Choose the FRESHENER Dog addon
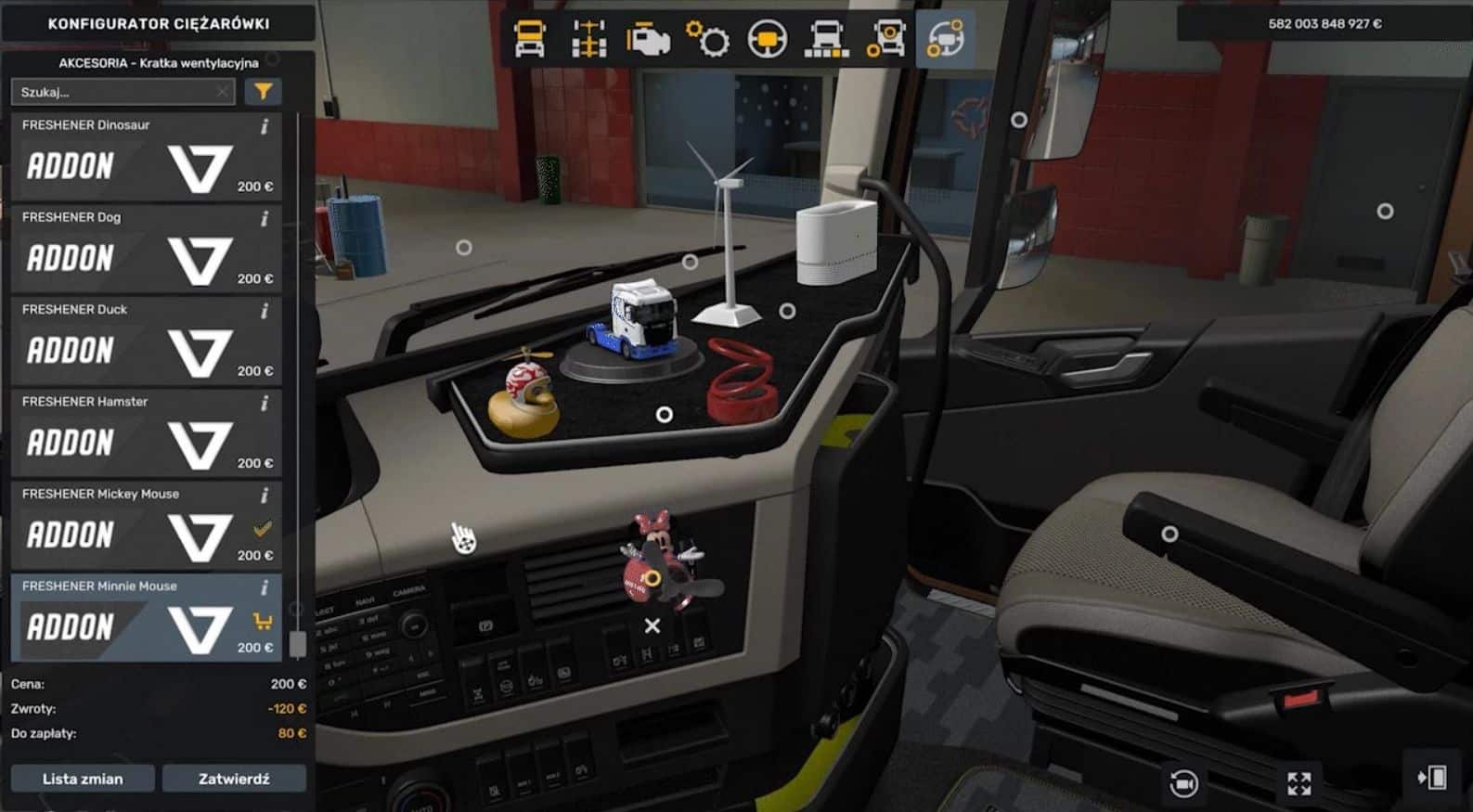 (x=146, y=249)
